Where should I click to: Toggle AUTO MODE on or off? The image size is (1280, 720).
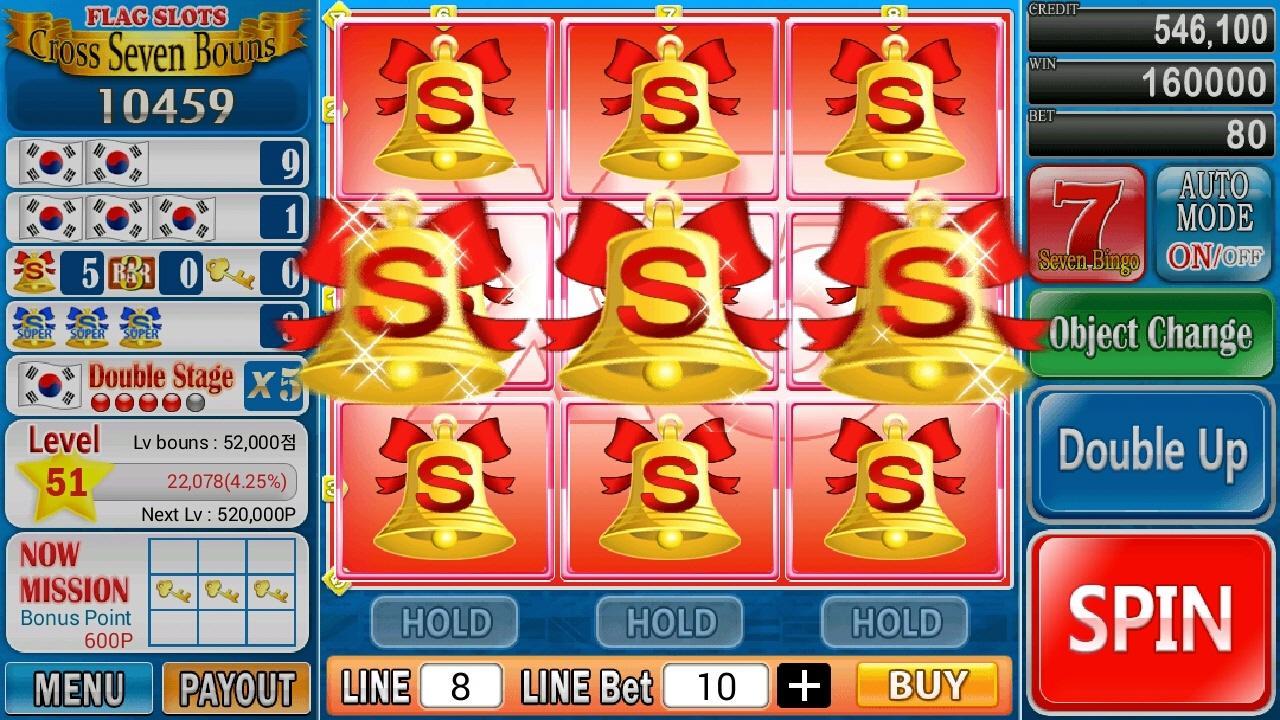click(x=1212, y=220)
